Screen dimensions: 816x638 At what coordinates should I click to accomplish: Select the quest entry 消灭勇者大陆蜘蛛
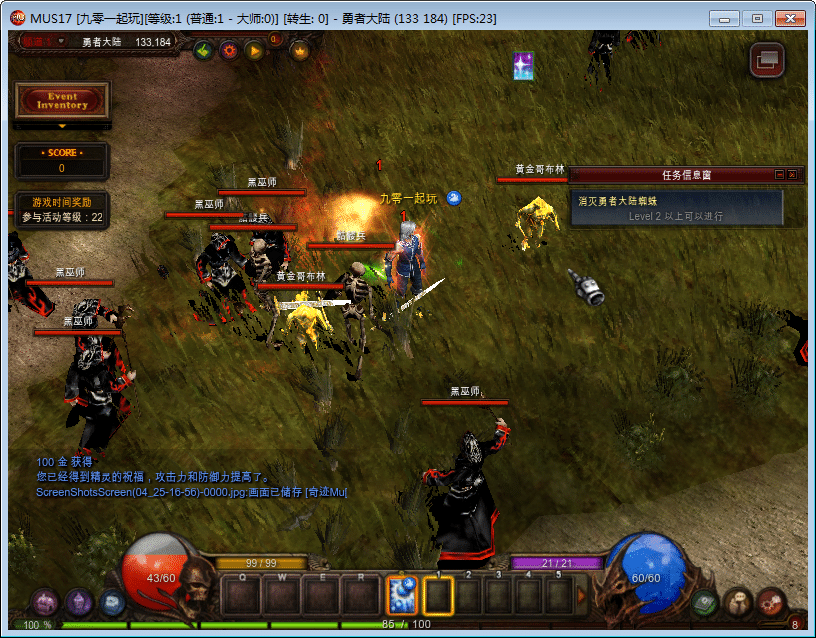click(x=676, y=201)
